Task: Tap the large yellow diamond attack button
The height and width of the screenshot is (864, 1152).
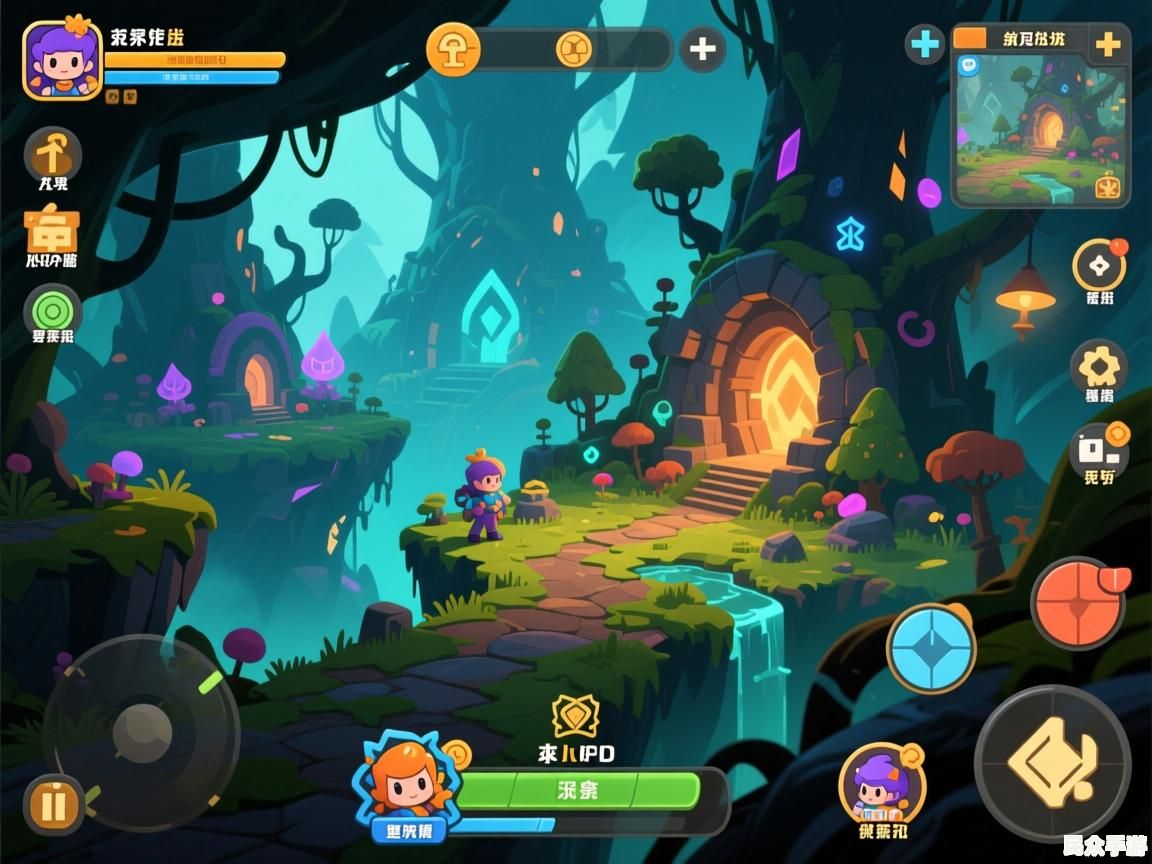Action: [1052, 763]
